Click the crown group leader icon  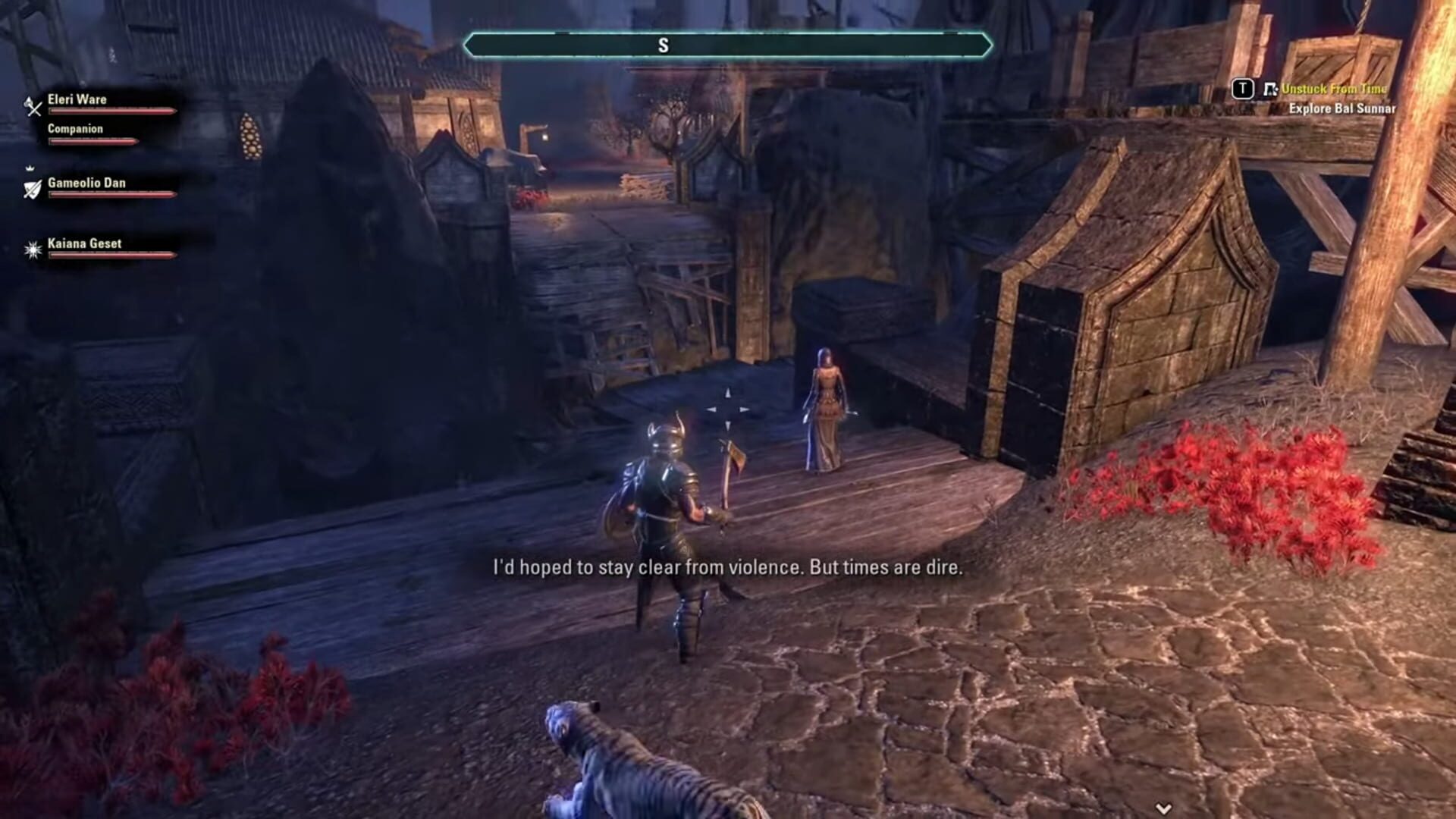(x=29, y=168)
